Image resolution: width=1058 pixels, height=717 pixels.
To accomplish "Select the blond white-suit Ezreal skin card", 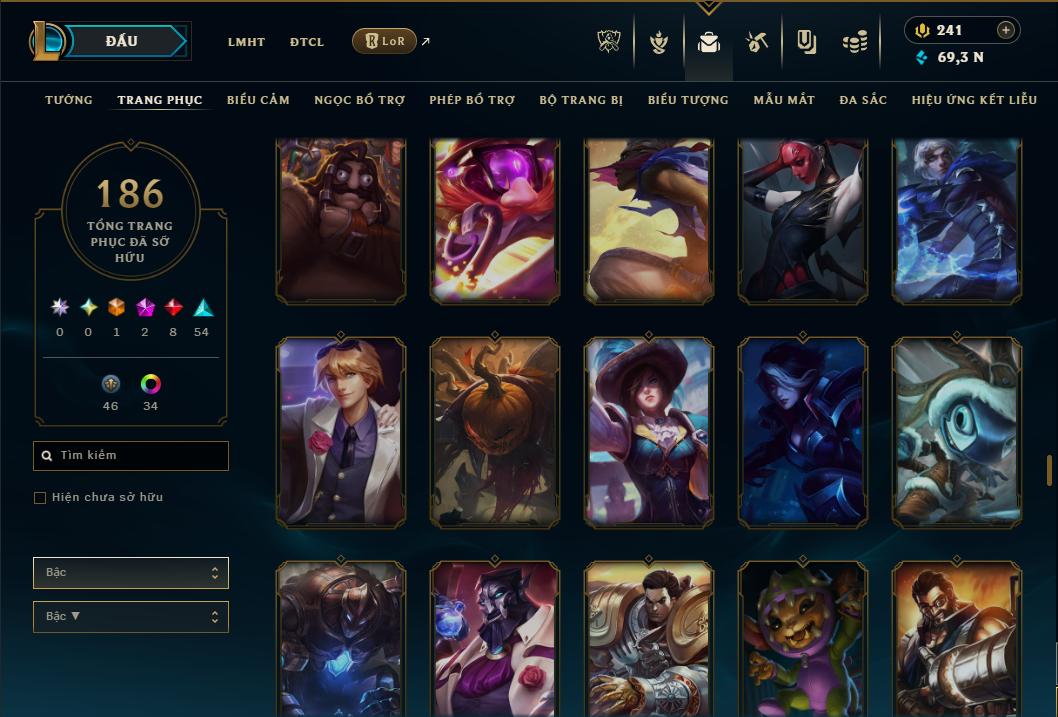I will [x=341, y=432].
